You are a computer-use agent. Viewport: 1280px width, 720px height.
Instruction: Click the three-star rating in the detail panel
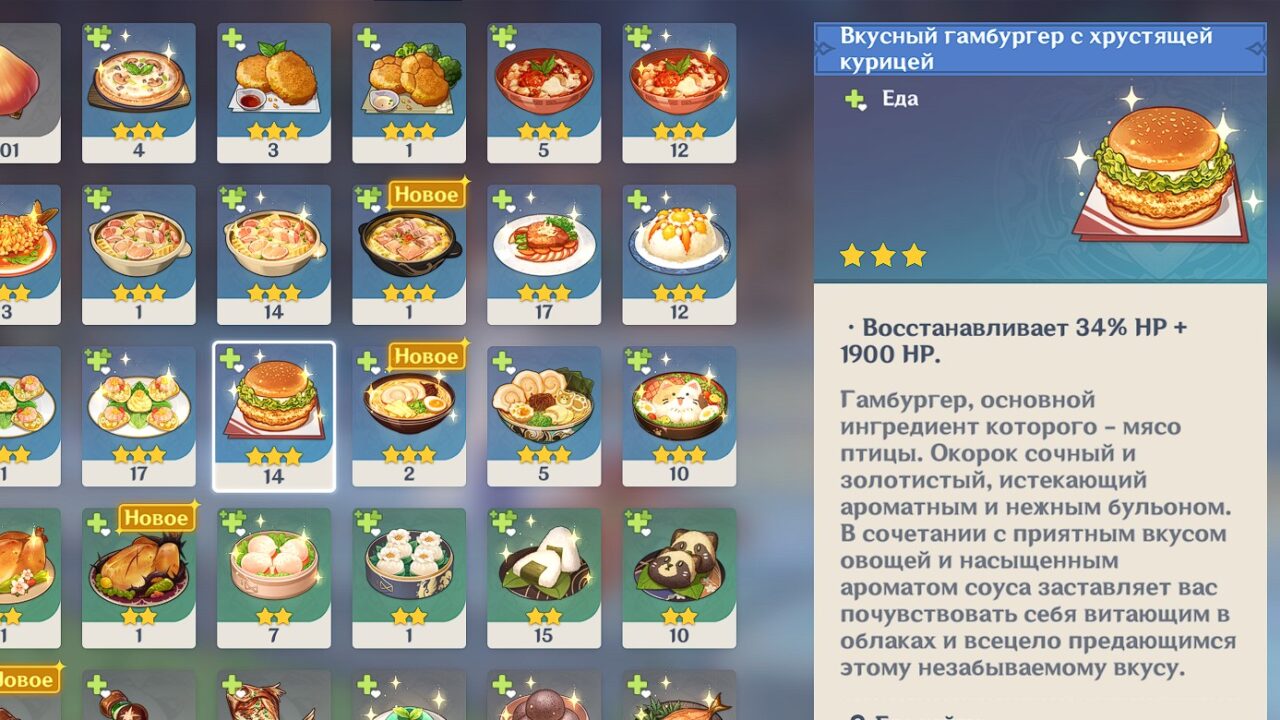click(883, 256)
